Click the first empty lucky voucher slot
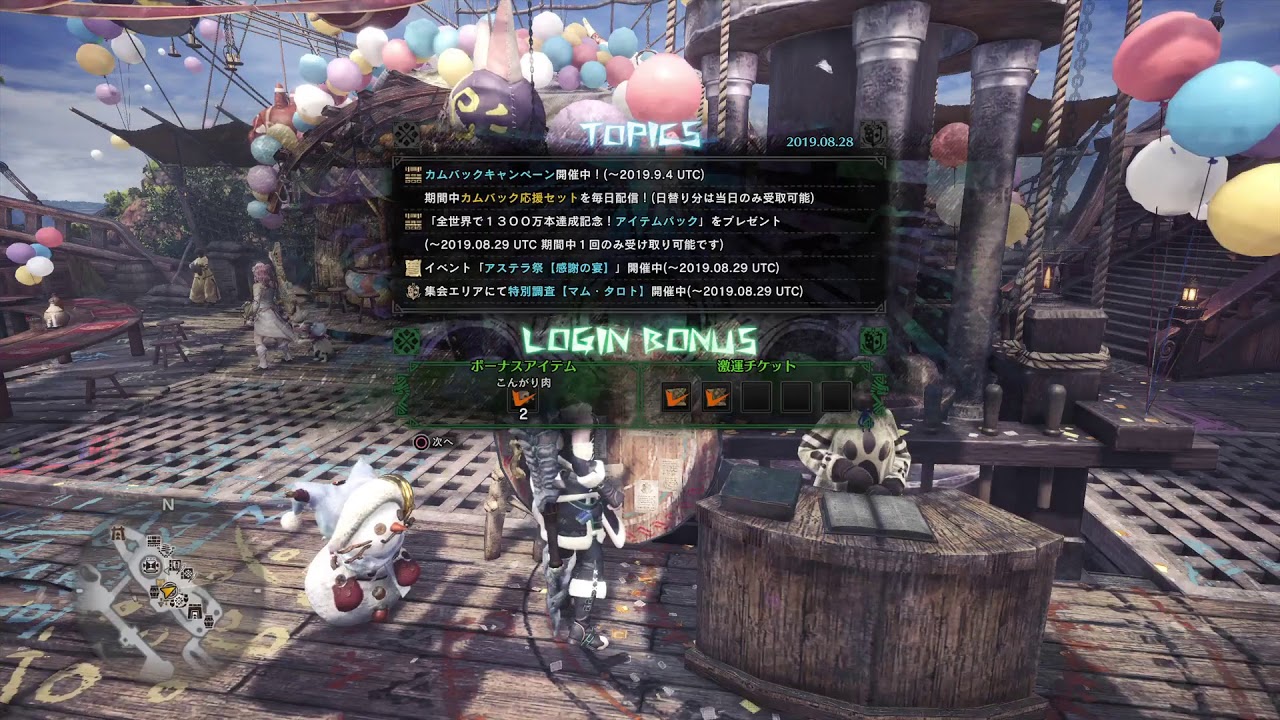The height and width of the screenshot is (720, 1280). pos(757,396)
